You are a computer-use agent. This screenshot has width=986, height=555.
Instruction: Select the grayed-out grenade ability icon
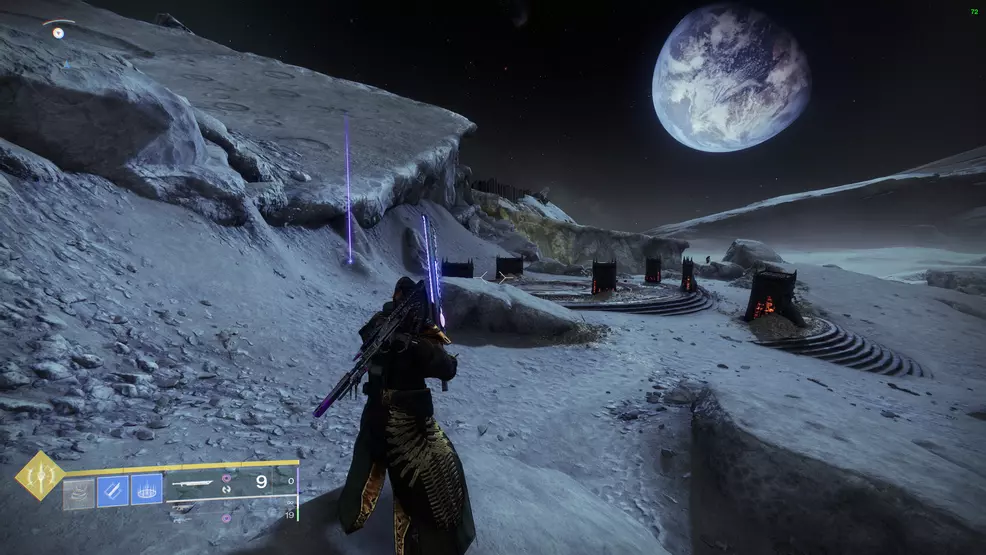point(79,491)
